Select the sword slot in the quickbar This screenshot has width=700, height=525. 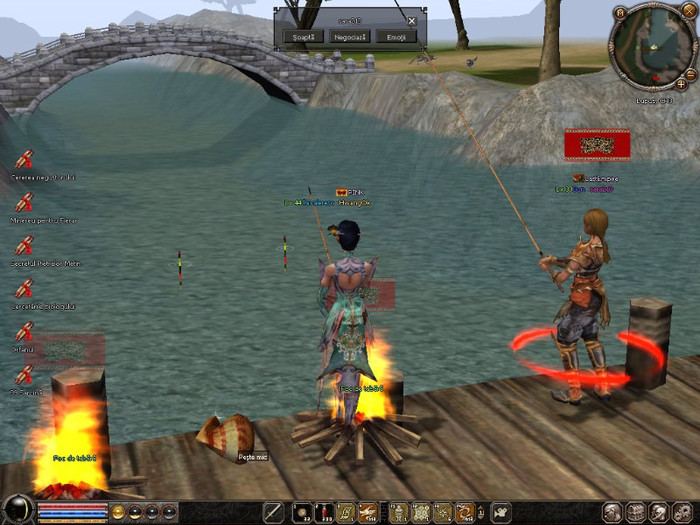click(x=273, y=513)
